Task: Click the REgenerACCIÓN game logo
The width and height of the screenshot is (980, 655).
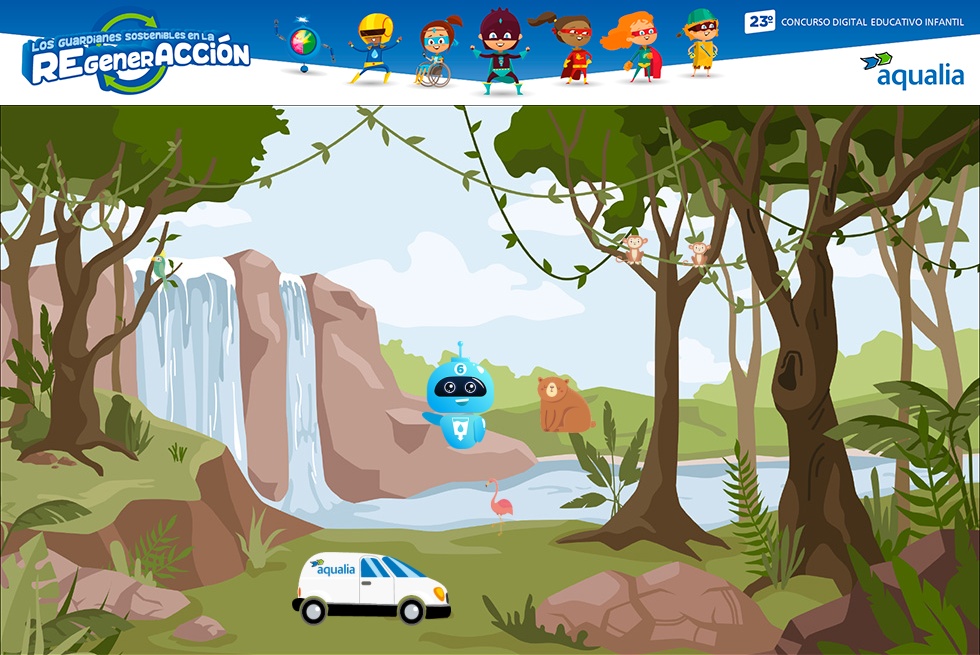Action: click(x=136, y=55)
